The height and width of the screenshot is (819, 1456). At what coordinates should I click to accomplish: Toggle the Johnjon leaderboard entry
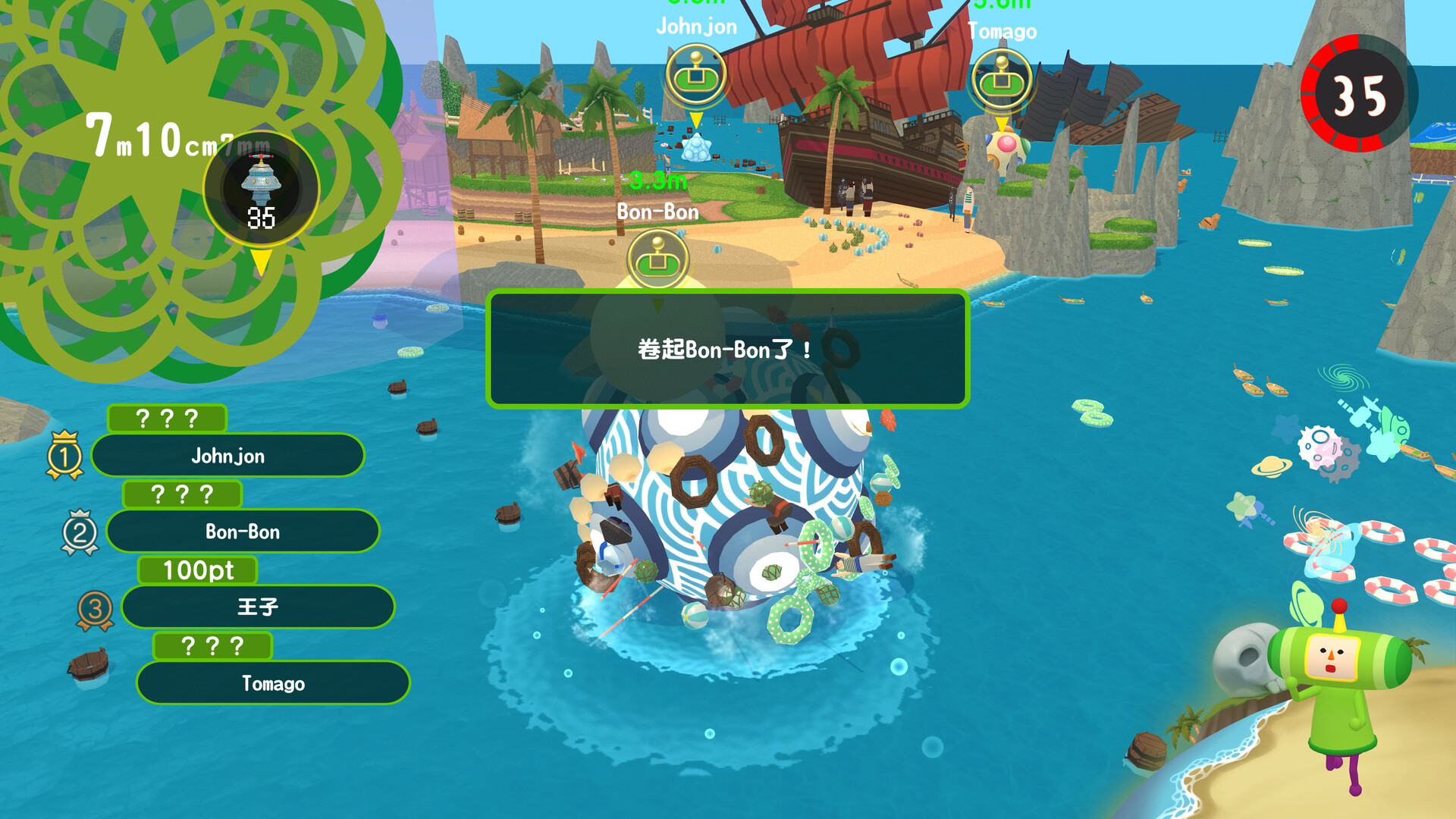click(x=227, y=456)
